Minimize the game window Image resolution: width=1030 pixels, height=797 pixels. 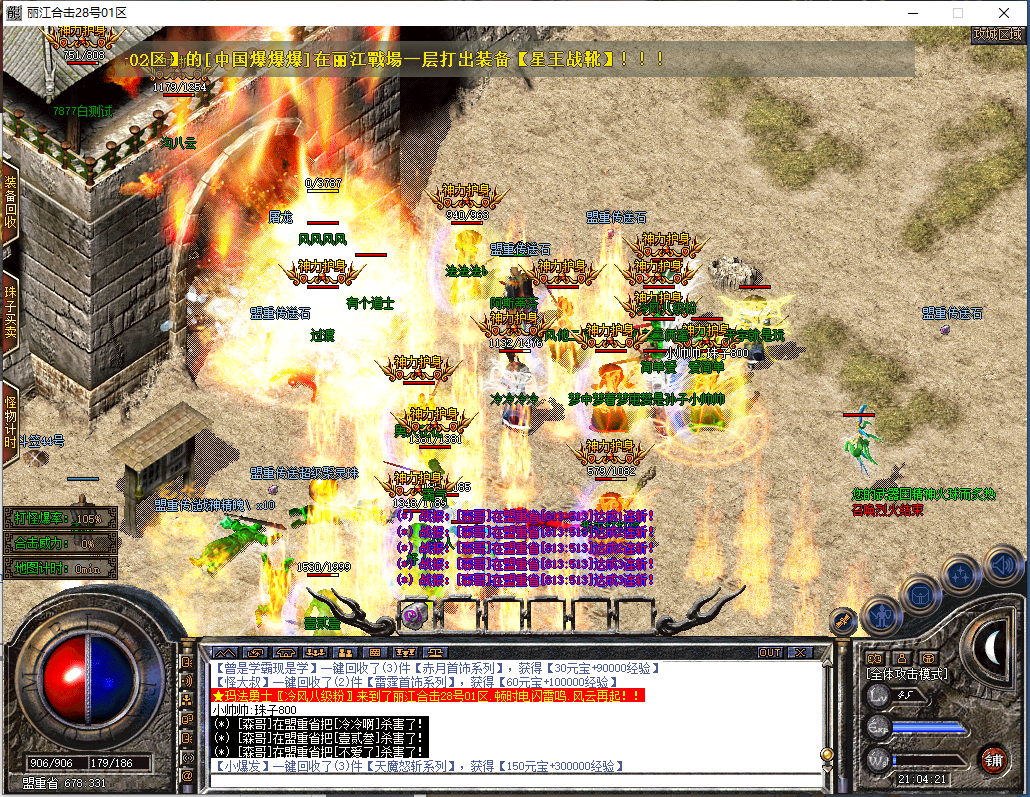(x=912, y=12)
